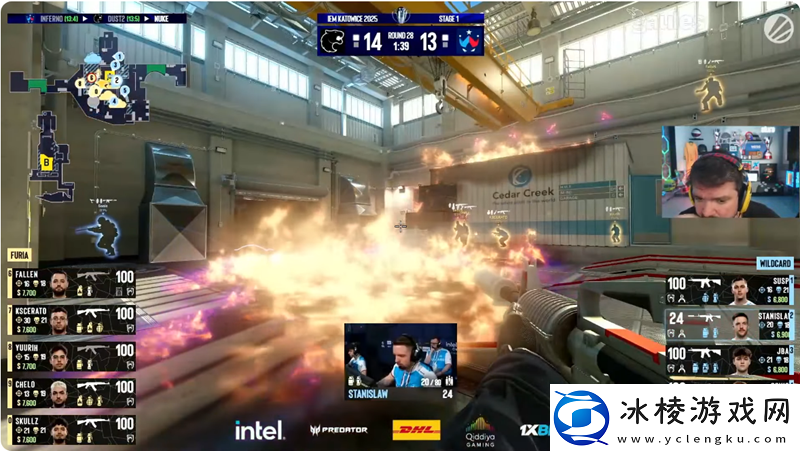Open the stanislaw player camera panel

[x=400, y=359]
